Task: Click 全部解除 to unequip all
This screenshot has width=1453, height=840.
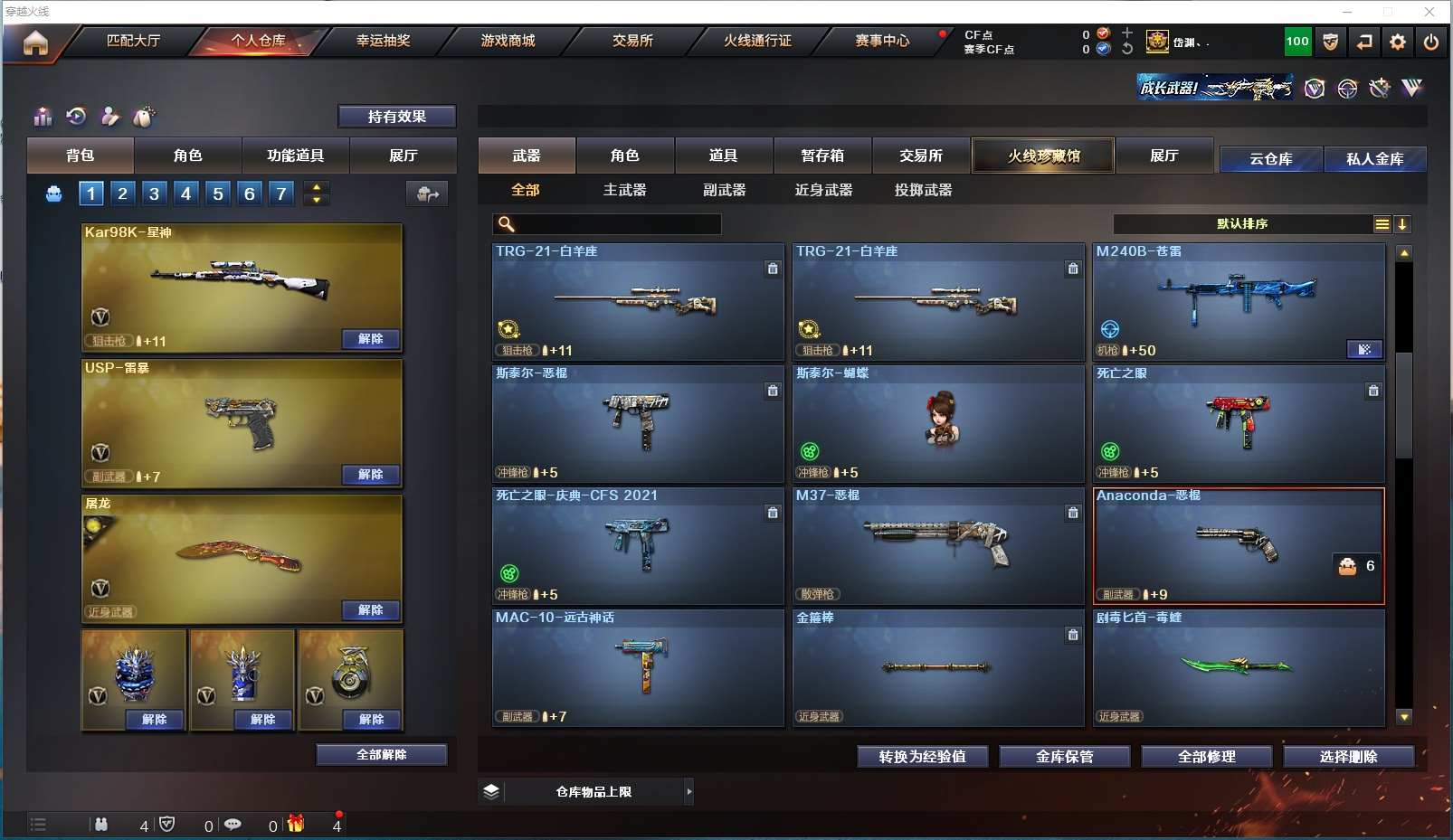Action: tap(382, 755)
